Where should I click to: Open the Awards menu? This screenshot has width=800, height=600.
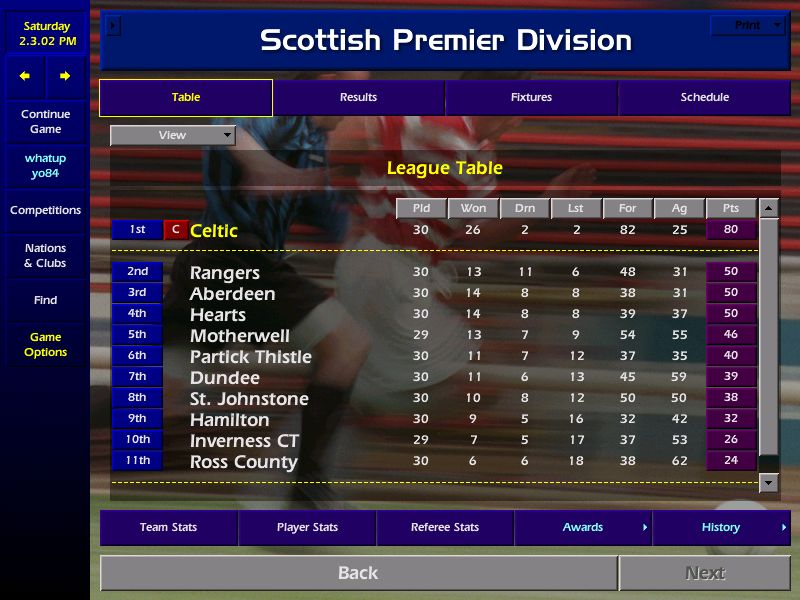click(583, 528)
